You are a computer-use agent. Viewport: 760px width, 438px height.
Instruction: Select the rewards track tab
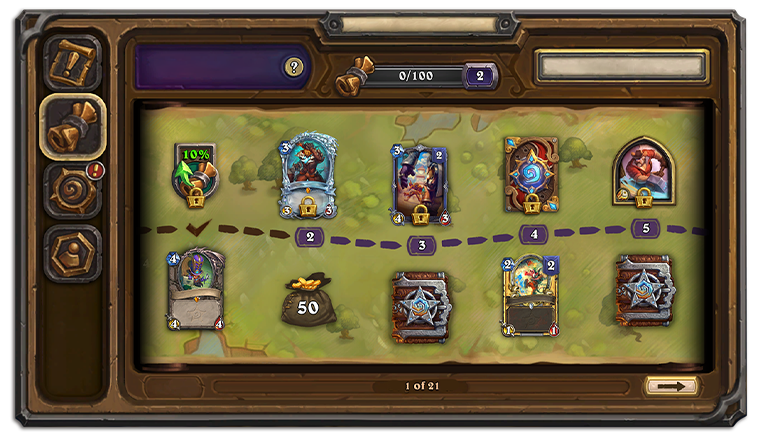(x=73, y=126)
